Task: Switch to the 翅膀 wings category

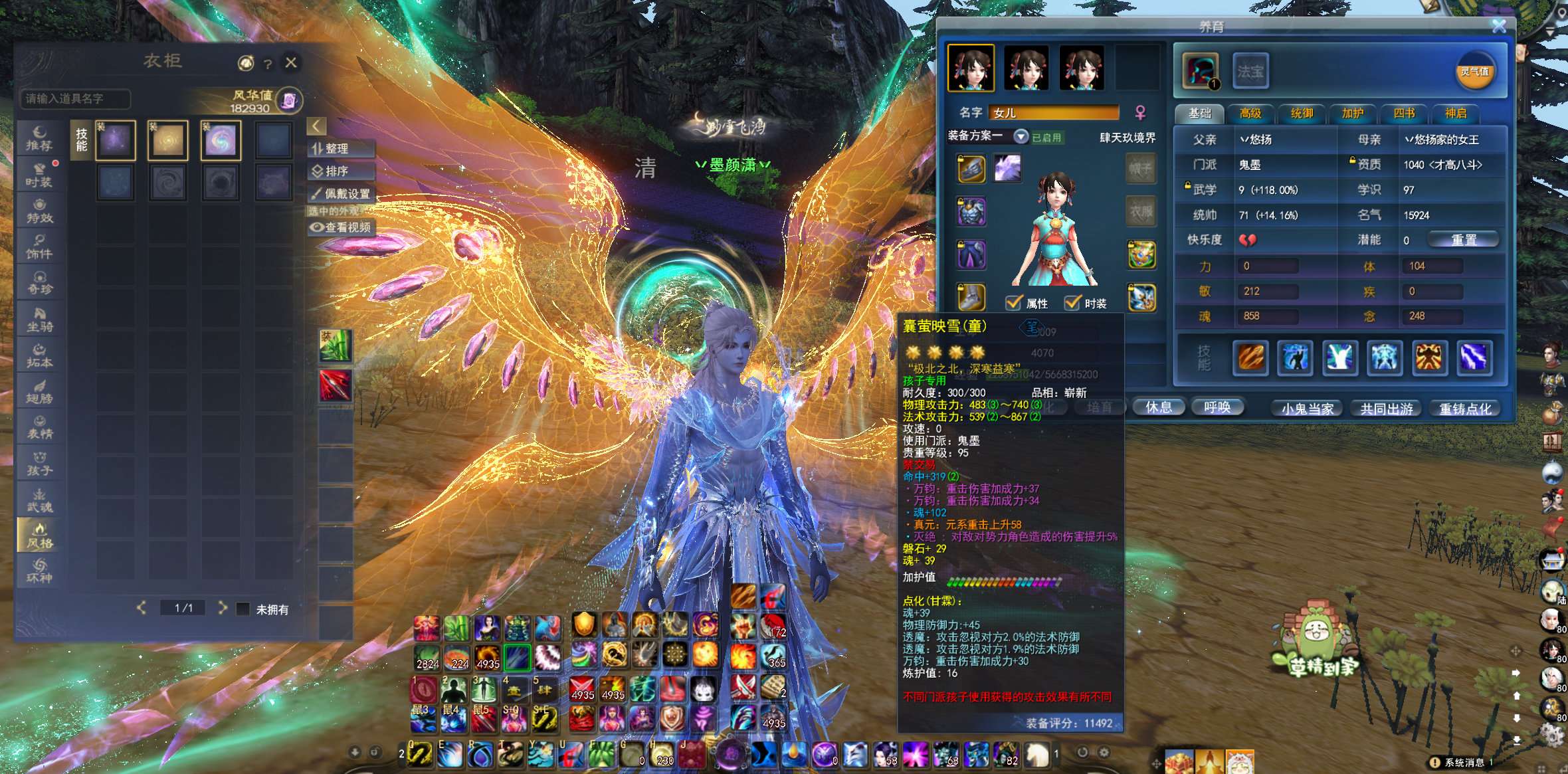Action: (x=39, y=391)
